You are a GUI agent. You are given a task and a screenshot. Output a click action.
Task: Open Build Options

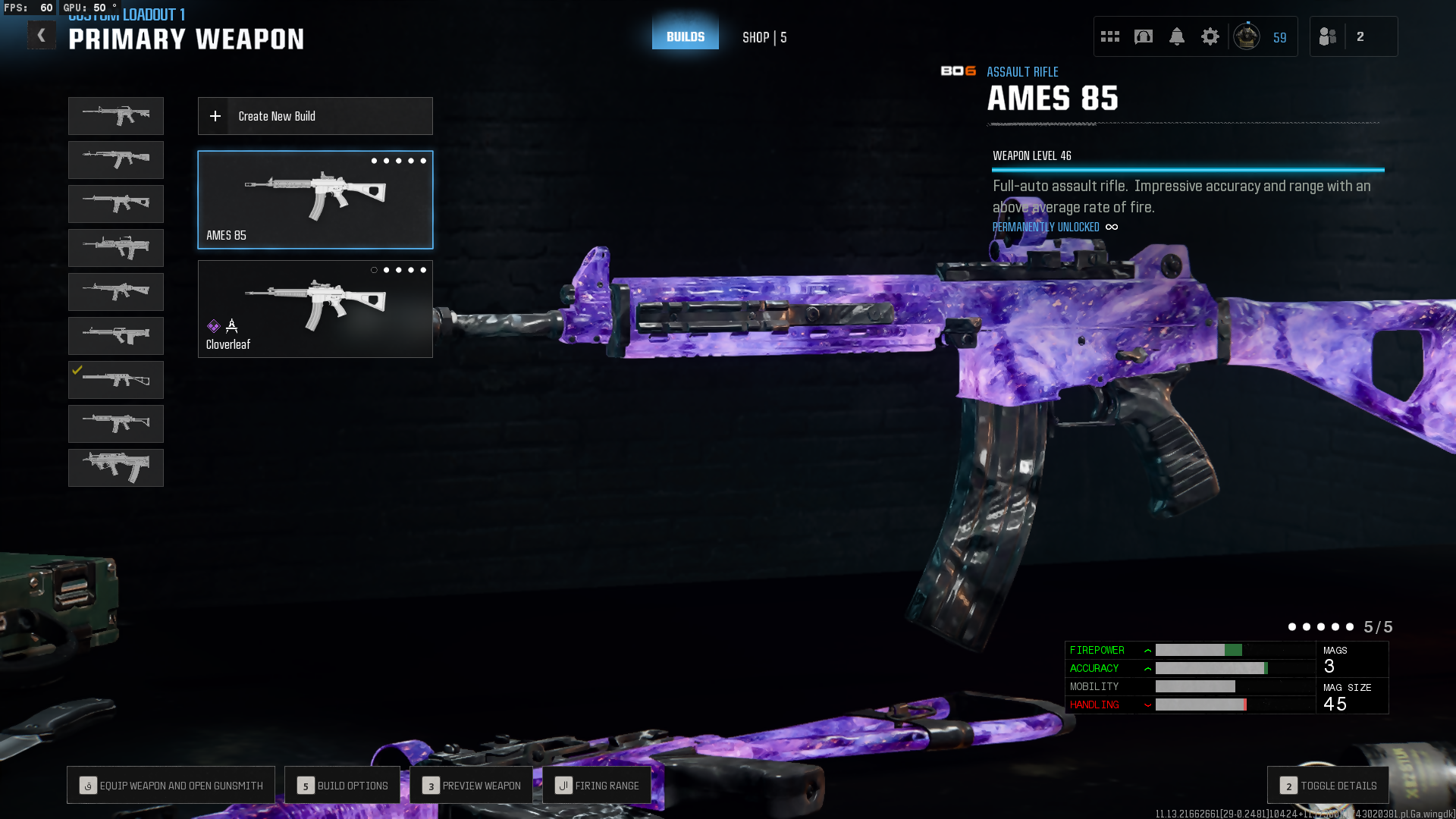click(342, 786)
